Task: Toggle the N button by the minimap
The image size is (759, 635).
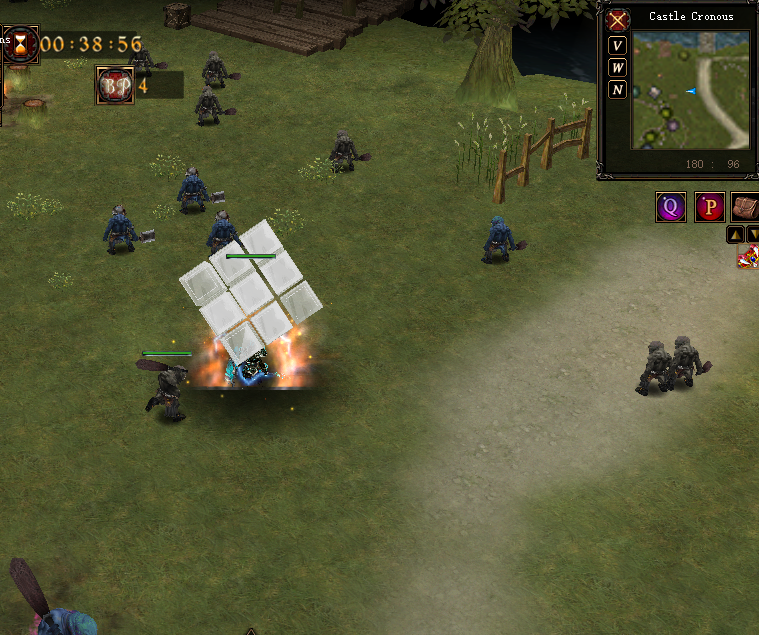Action: (618, 90)
